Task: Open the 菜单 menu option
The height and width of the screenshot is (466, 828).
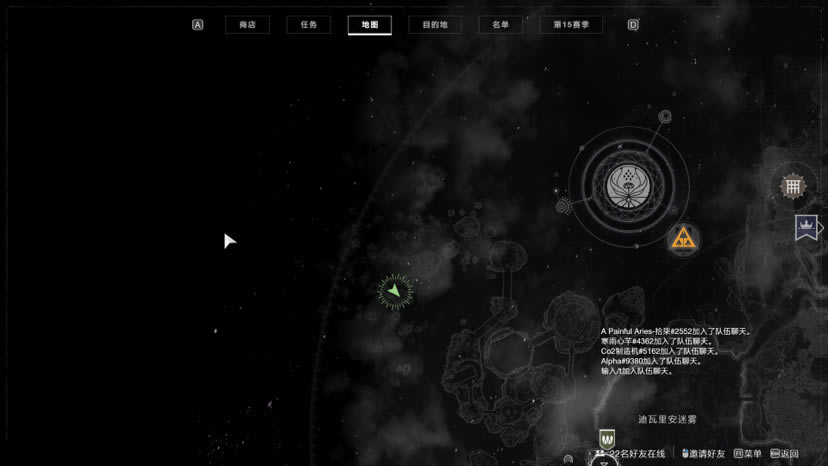Action: coord(749,454)
